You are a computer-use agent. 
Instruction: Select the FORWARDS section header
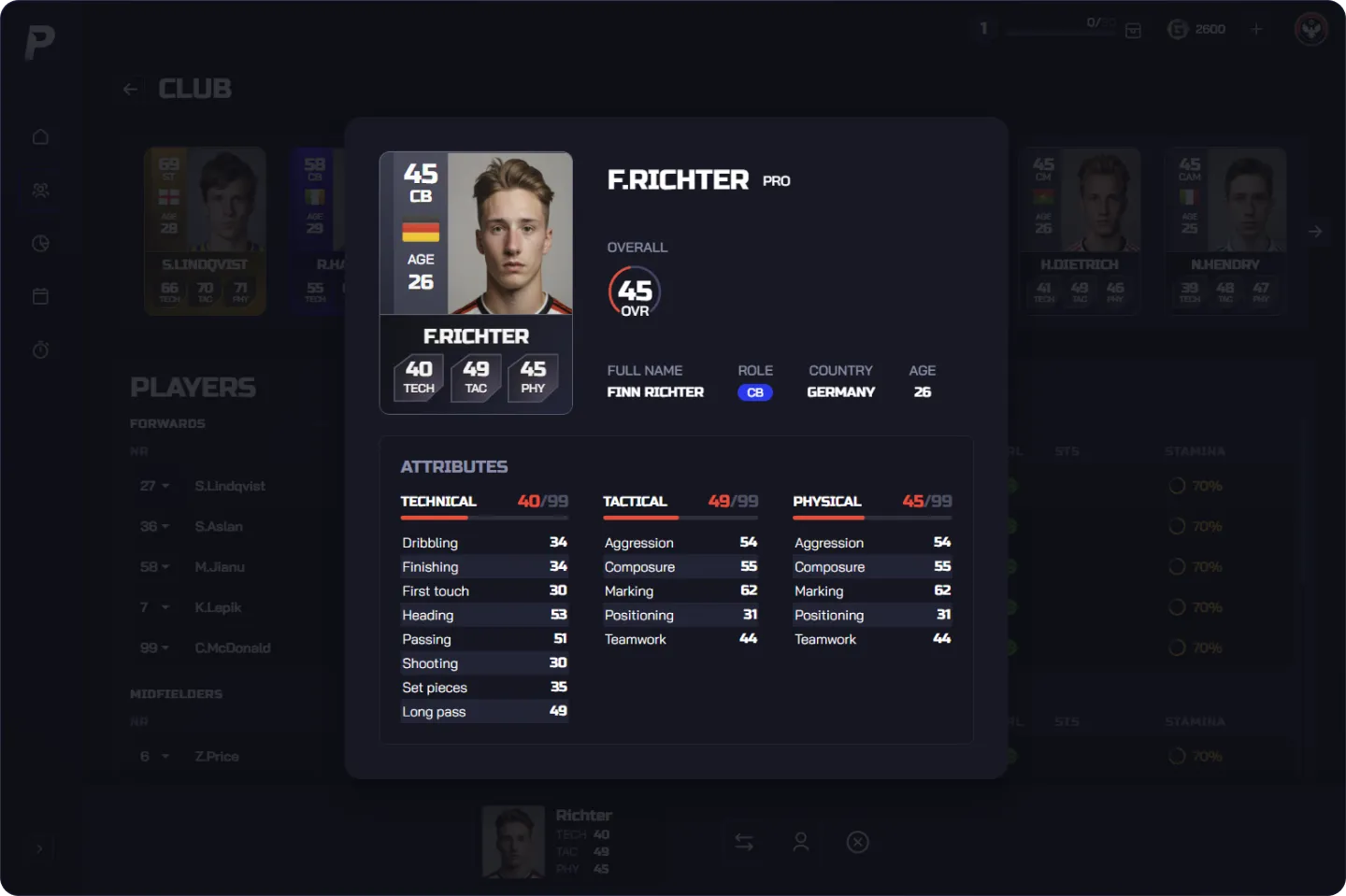pyautogui.click(x=167, y=423)
